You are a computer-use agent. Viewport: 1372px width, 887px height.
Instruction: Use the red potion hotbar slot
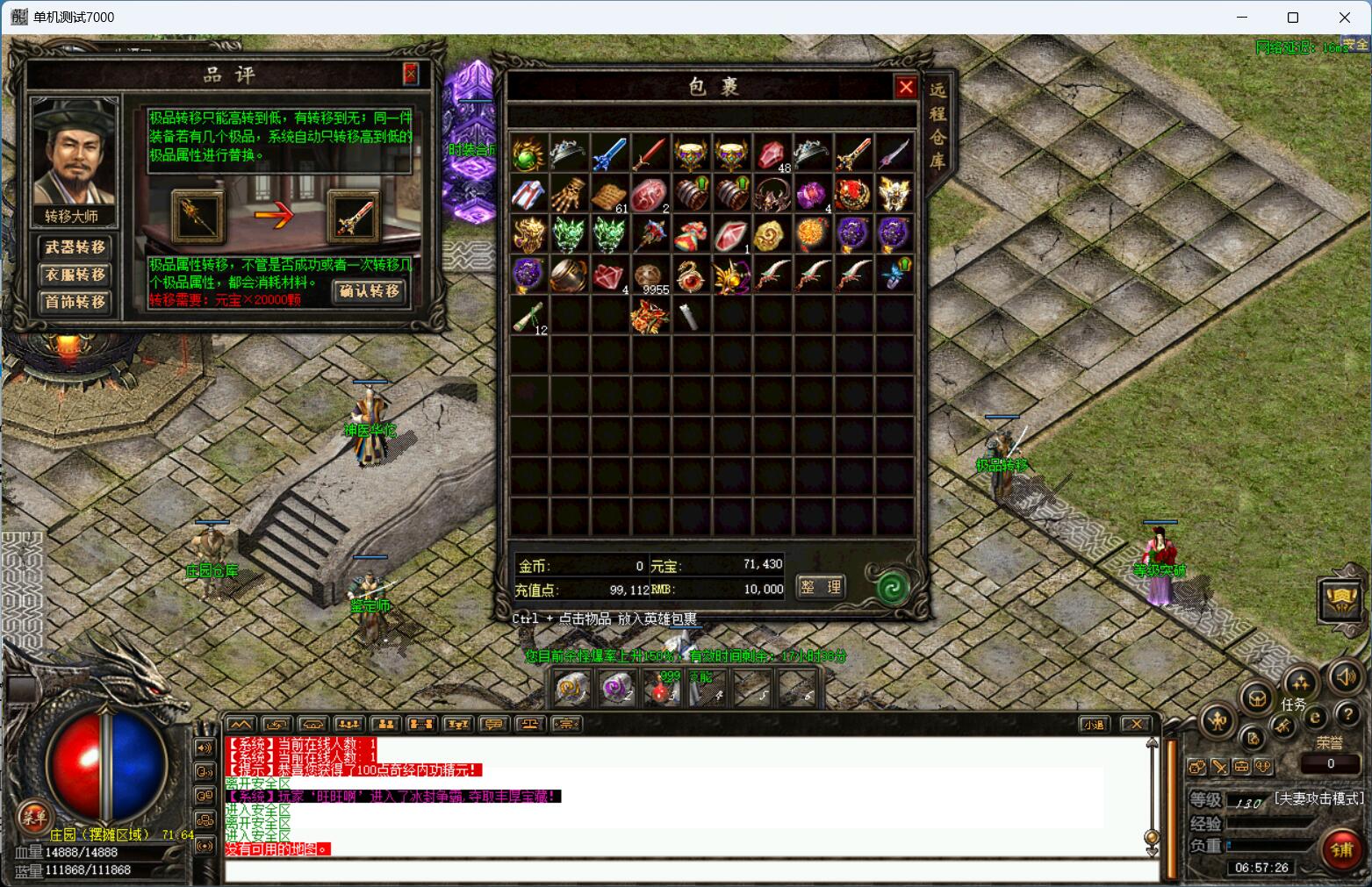[663, 689]
